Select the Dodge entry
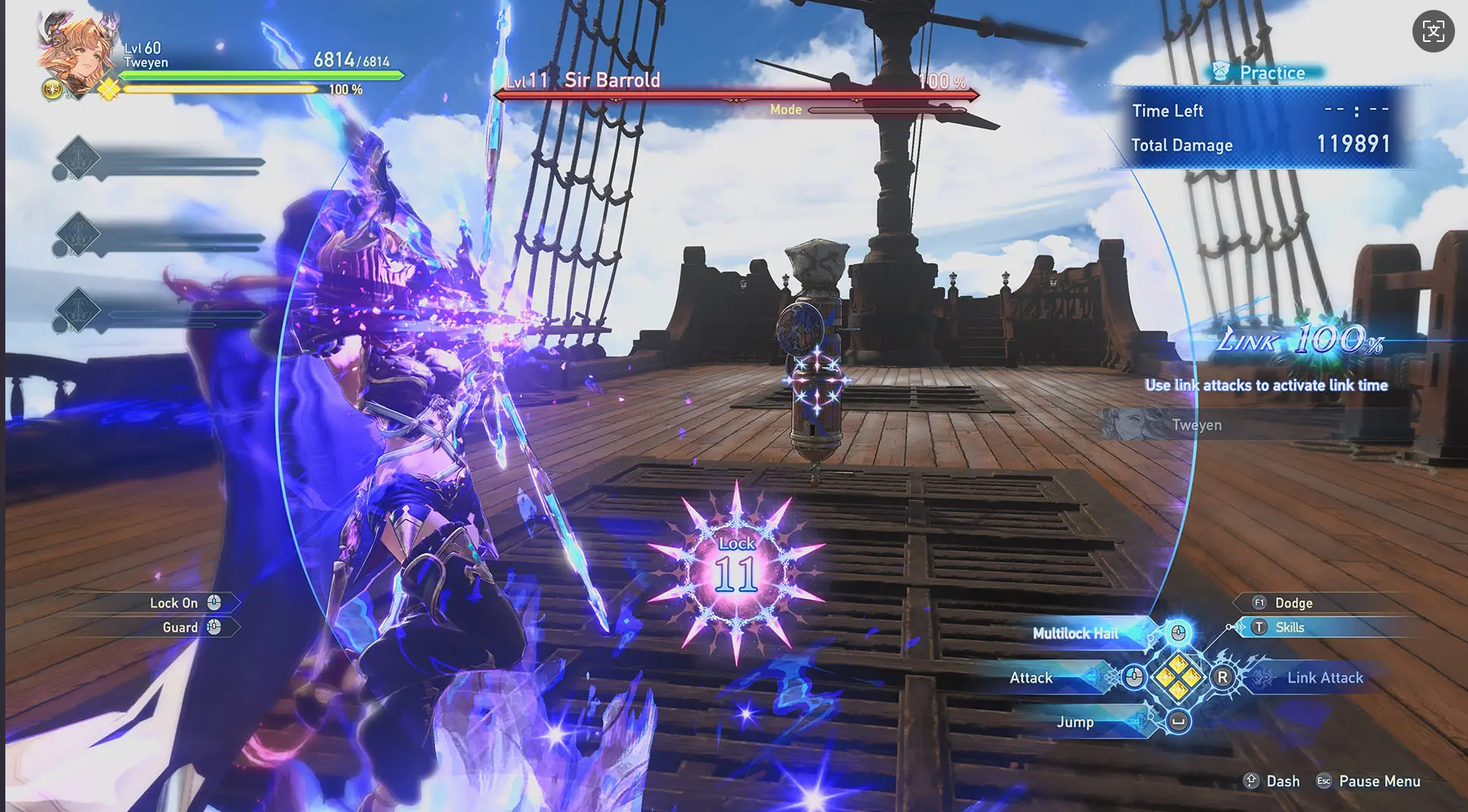1468x812 pixels. (x=1294, y=603)
